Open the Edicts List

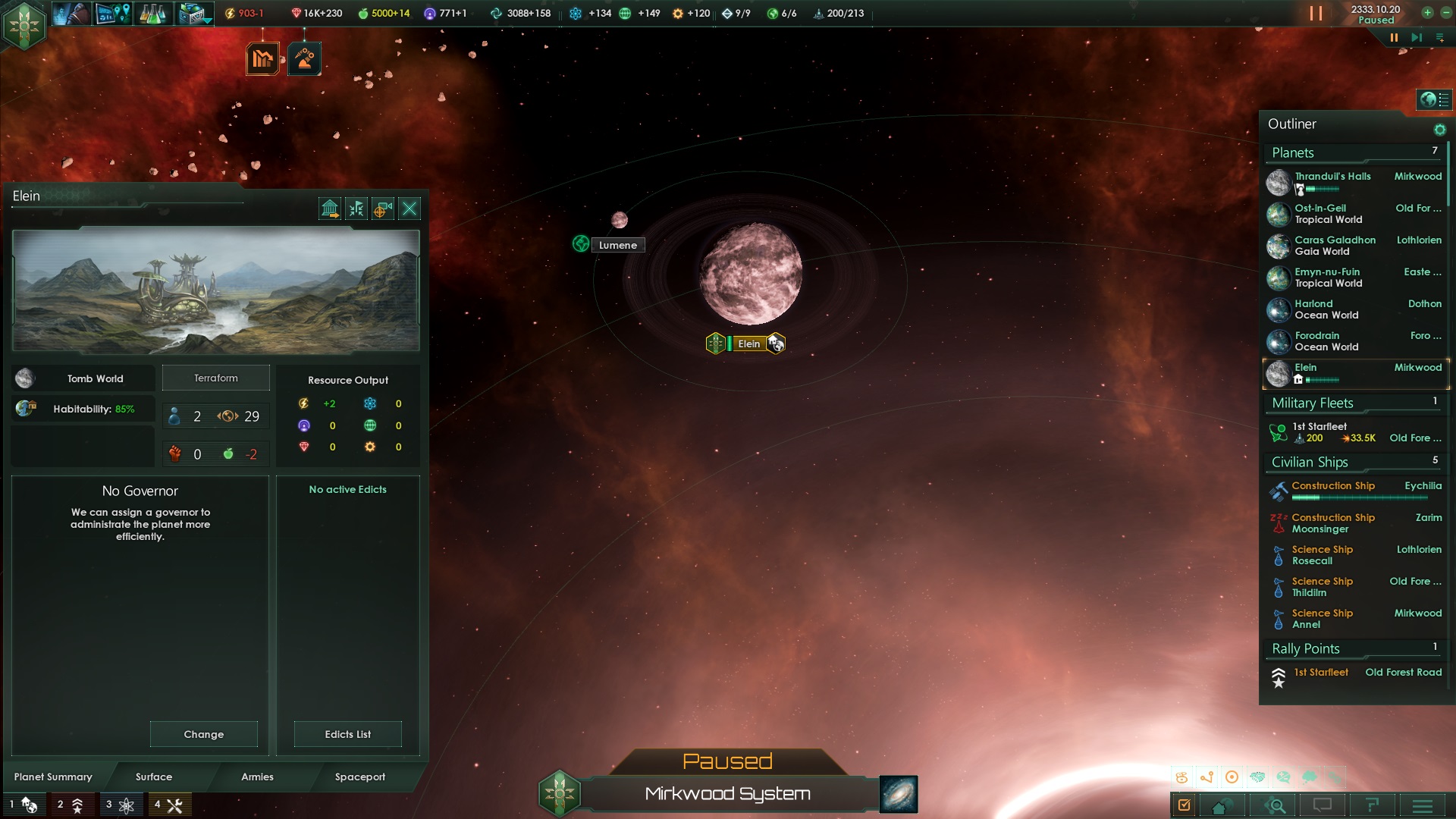(347, 734)
